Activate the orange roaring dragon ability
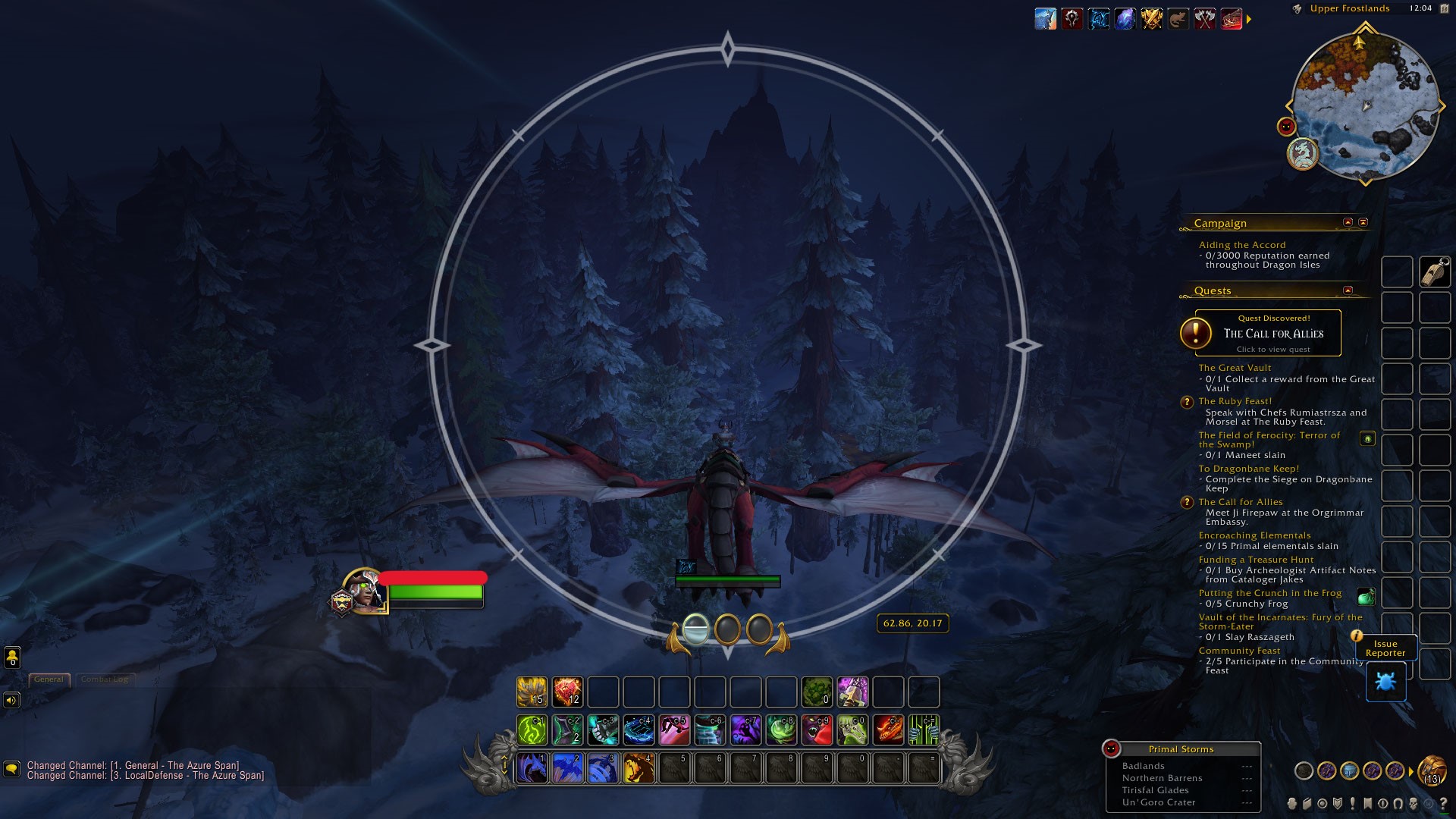Viewport: 1456px width, 819px height. click(x=639, y=768)
